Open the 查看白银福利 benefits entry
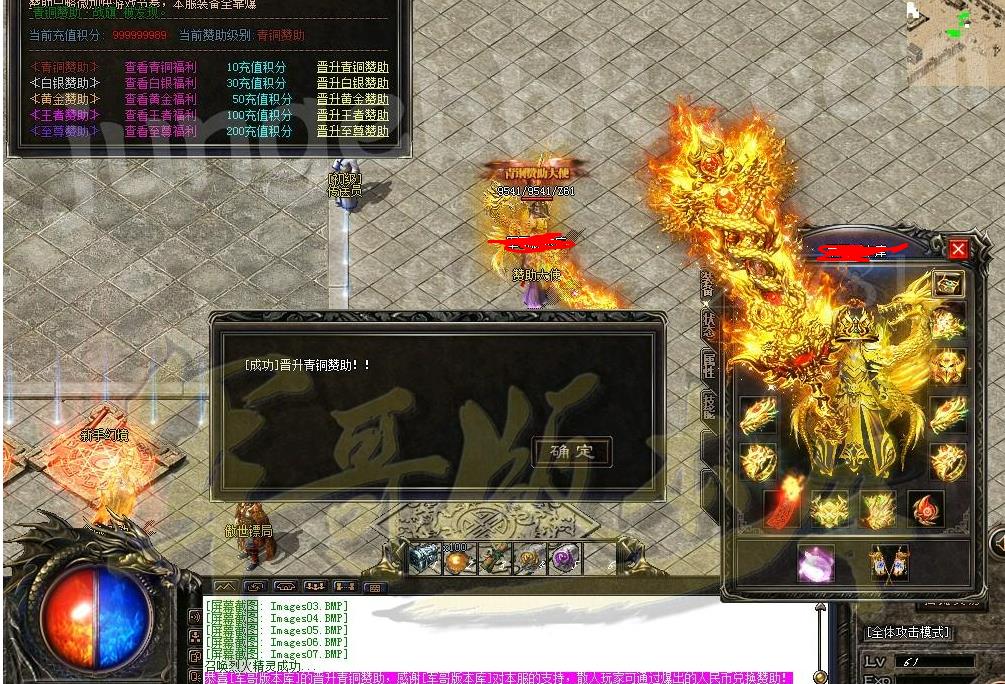1005x684 pixels. click(x=160, y=84)
